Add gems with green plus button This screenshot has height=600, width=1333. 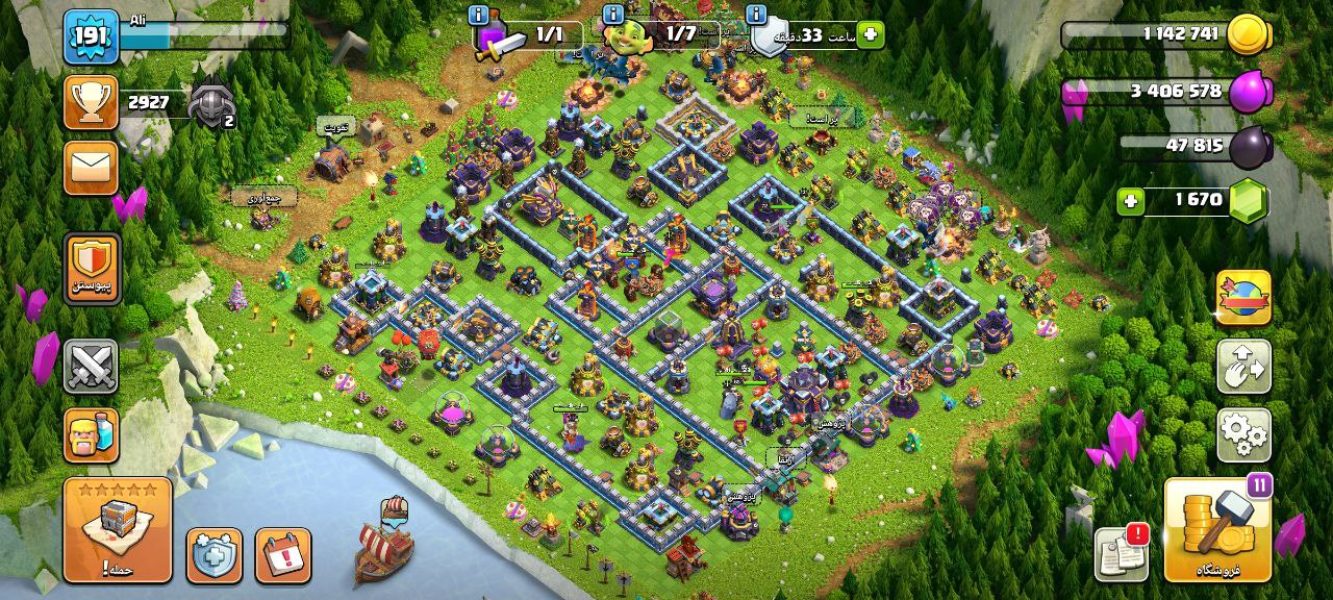[x=1131, y=201]
